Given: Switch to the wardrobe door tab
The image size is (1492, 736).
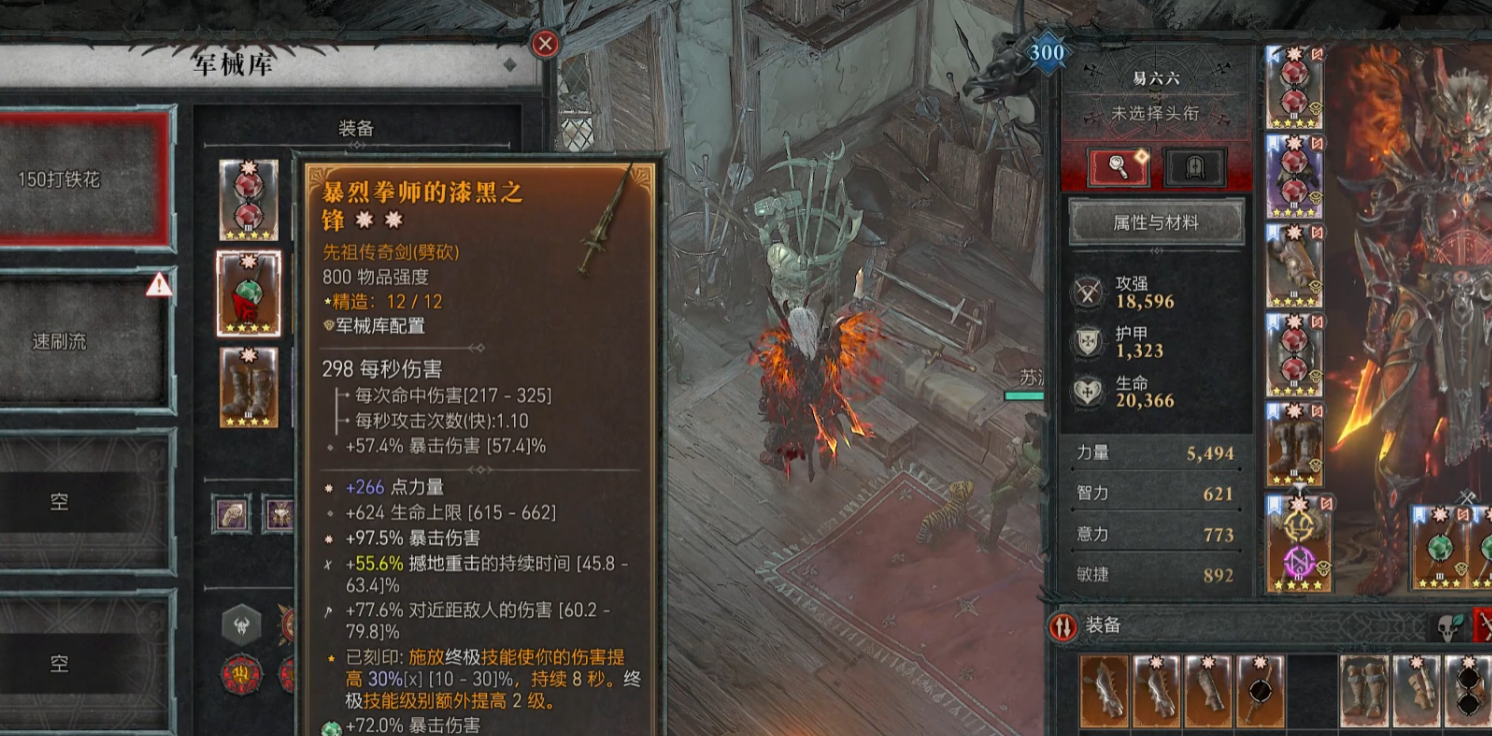Looking at the screenshot, I should pos(1195,167).
